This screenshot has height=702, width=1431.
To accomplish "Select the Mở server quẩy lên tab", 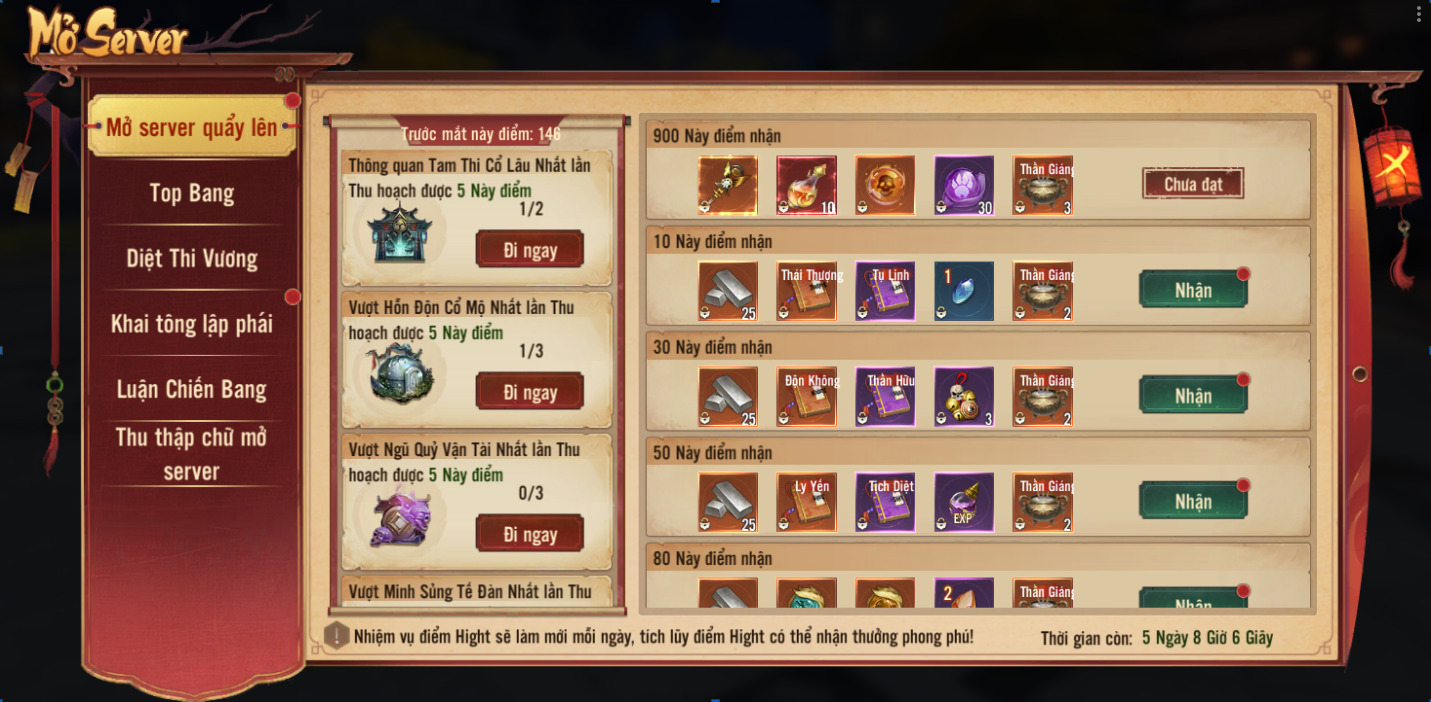I will (191, 127).
